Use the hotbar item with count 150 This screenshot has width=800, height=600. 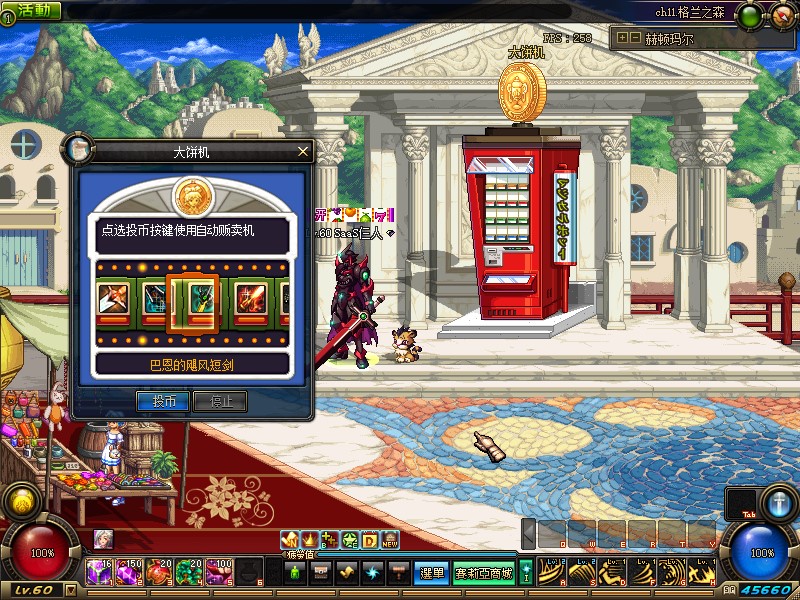pyautogui.click(x=130, y=573)
